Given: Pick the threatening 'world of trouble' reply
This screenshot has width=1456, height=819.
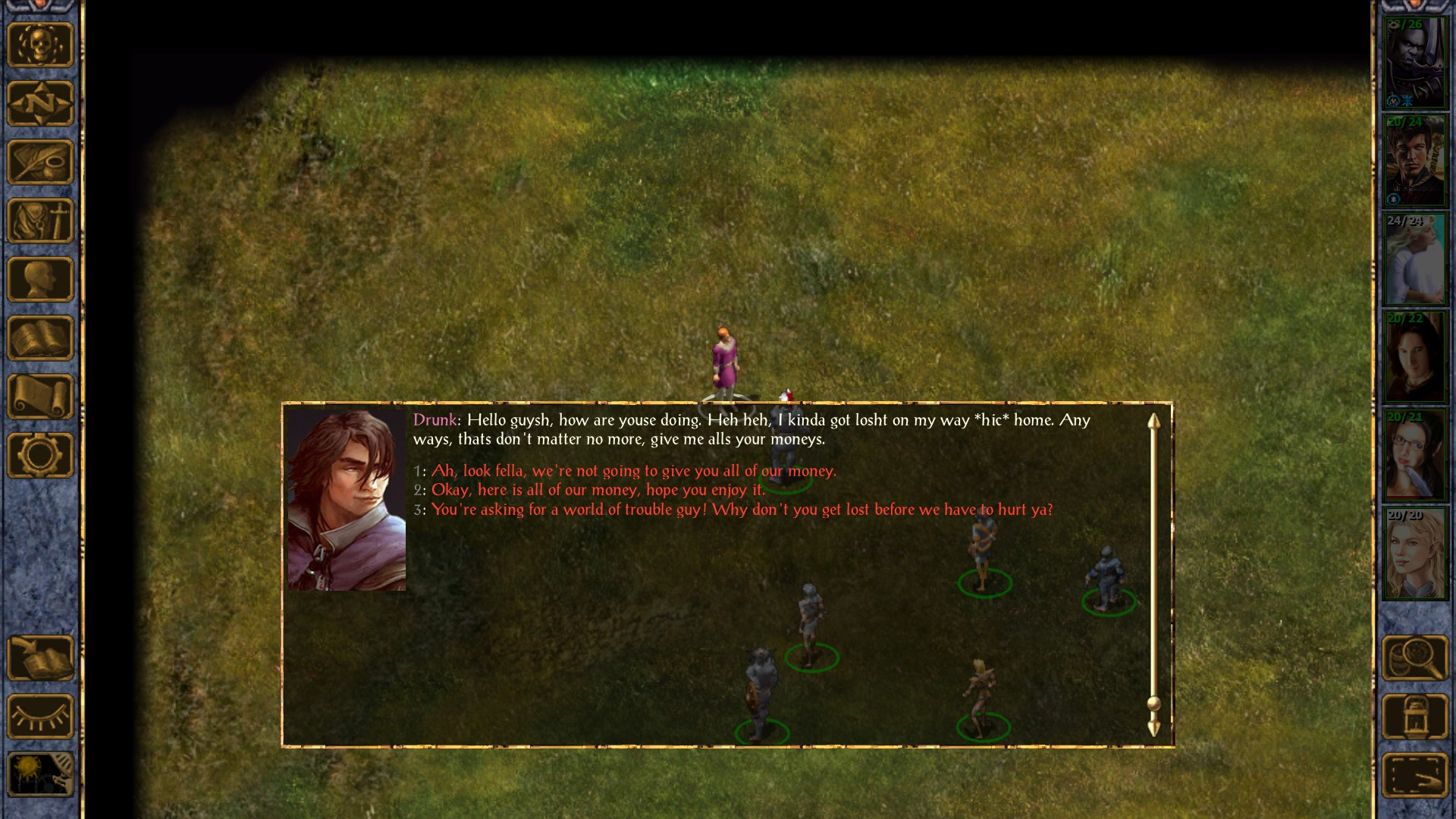Looking at the screenshot, I should [x=742, y=510].
